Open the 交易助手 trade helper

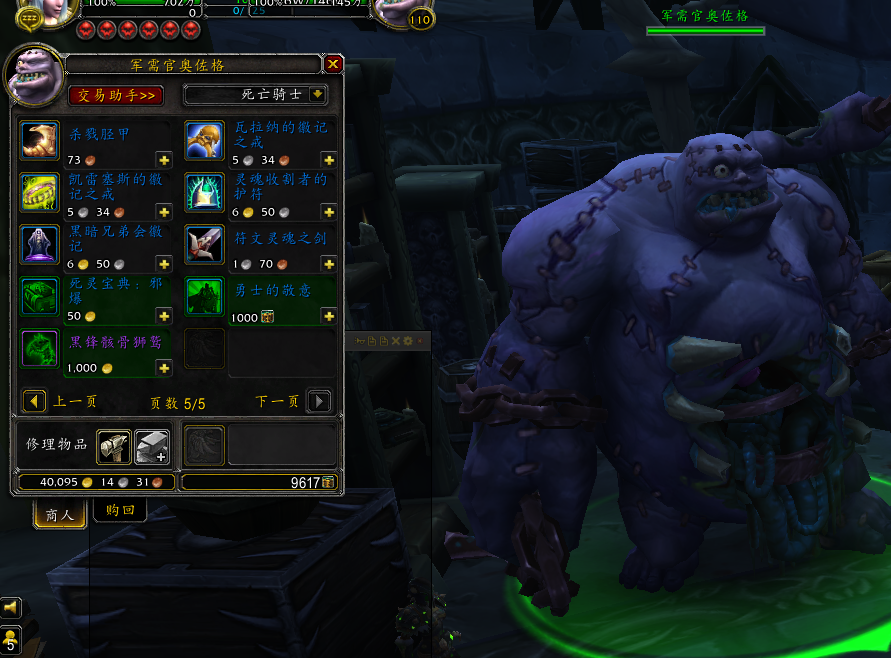pos(116,95)
